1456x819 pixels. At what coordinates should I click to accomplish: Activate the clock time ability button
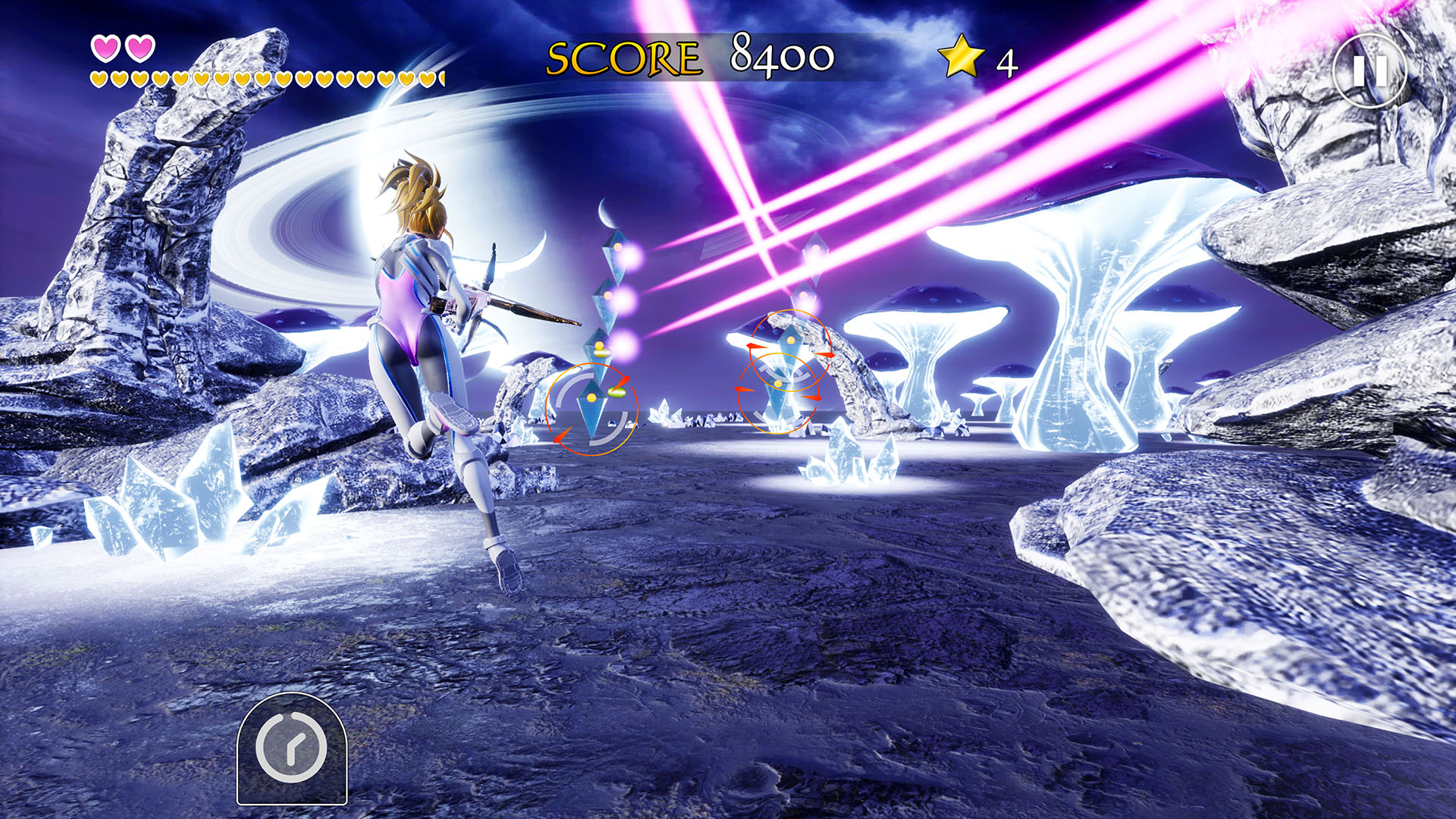pos(292,748)
